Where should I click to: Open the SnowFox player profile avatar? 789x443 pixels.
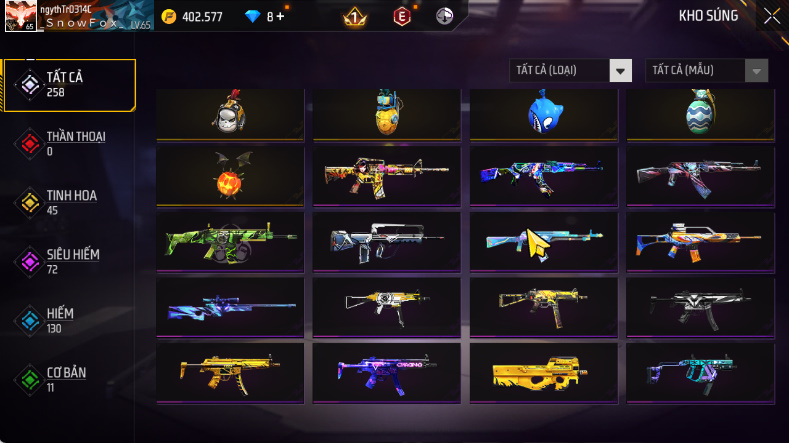(x=20, y=16)
